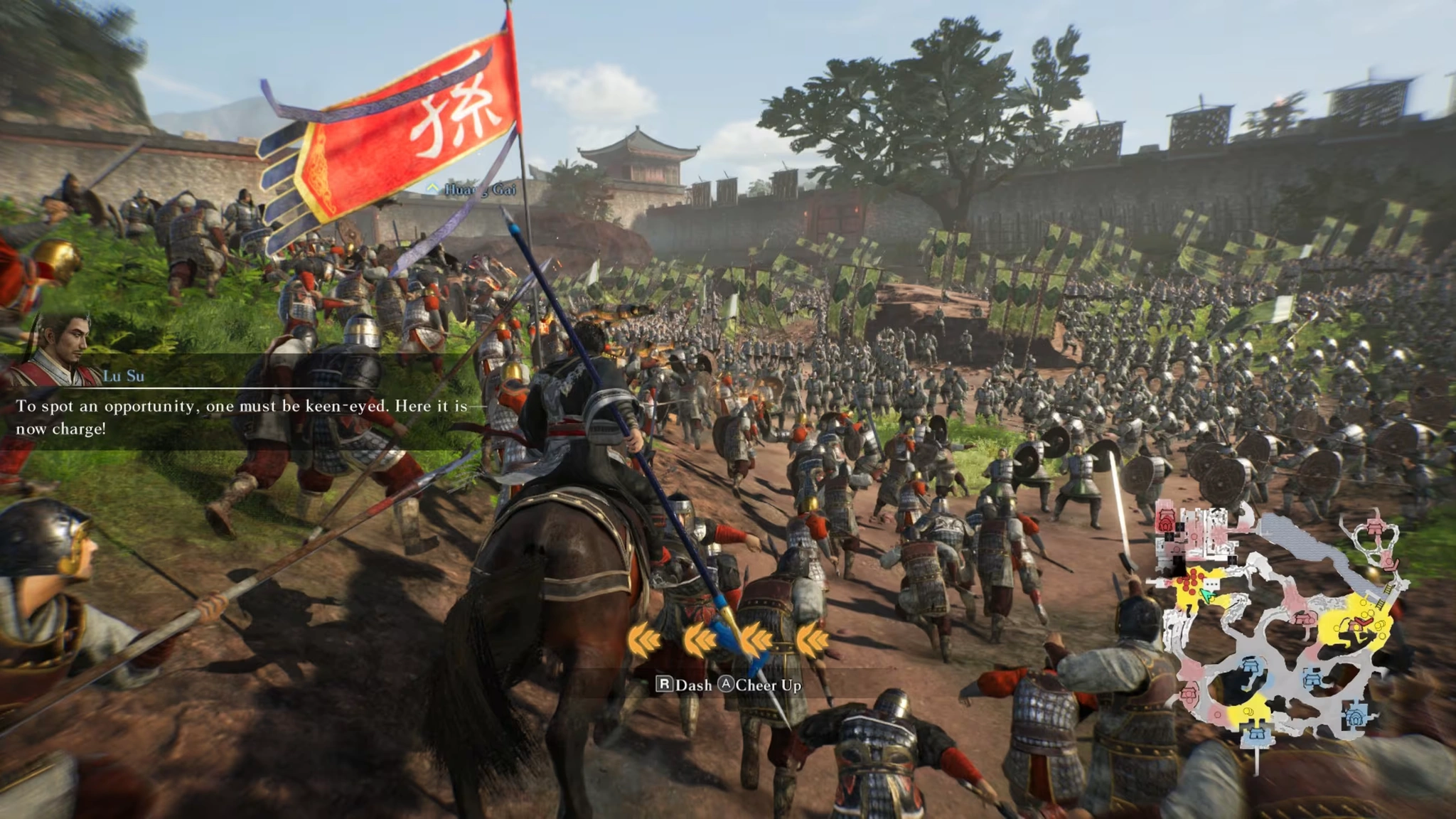Click the speech bubble marker on the minimap
Viewport: 1456px width, 819px height.
pos(1211,583)
